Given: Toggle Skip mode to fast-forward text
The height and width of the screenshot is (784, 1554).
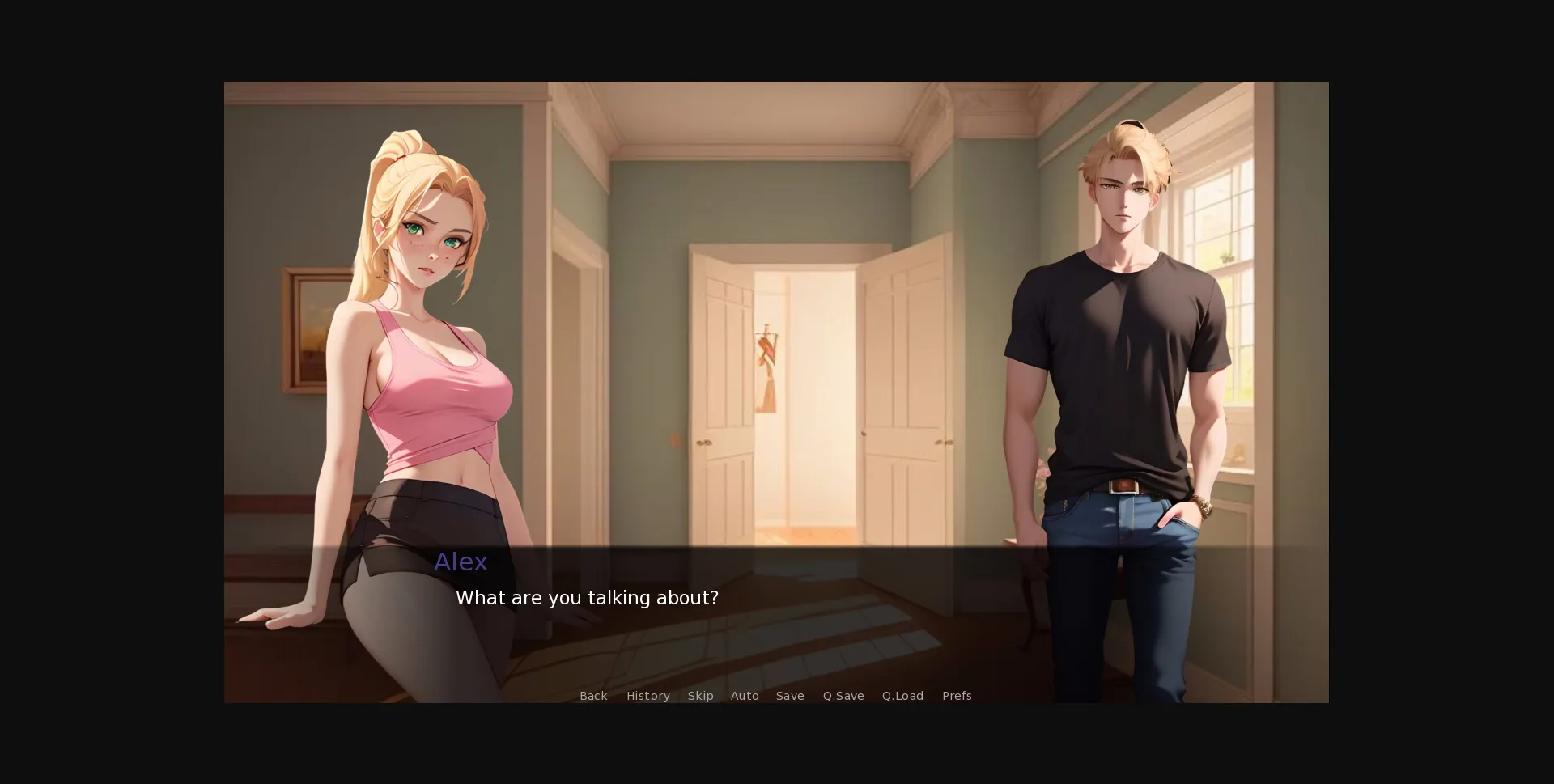Looking at the screenshot, I should click(x=700, y=696).
